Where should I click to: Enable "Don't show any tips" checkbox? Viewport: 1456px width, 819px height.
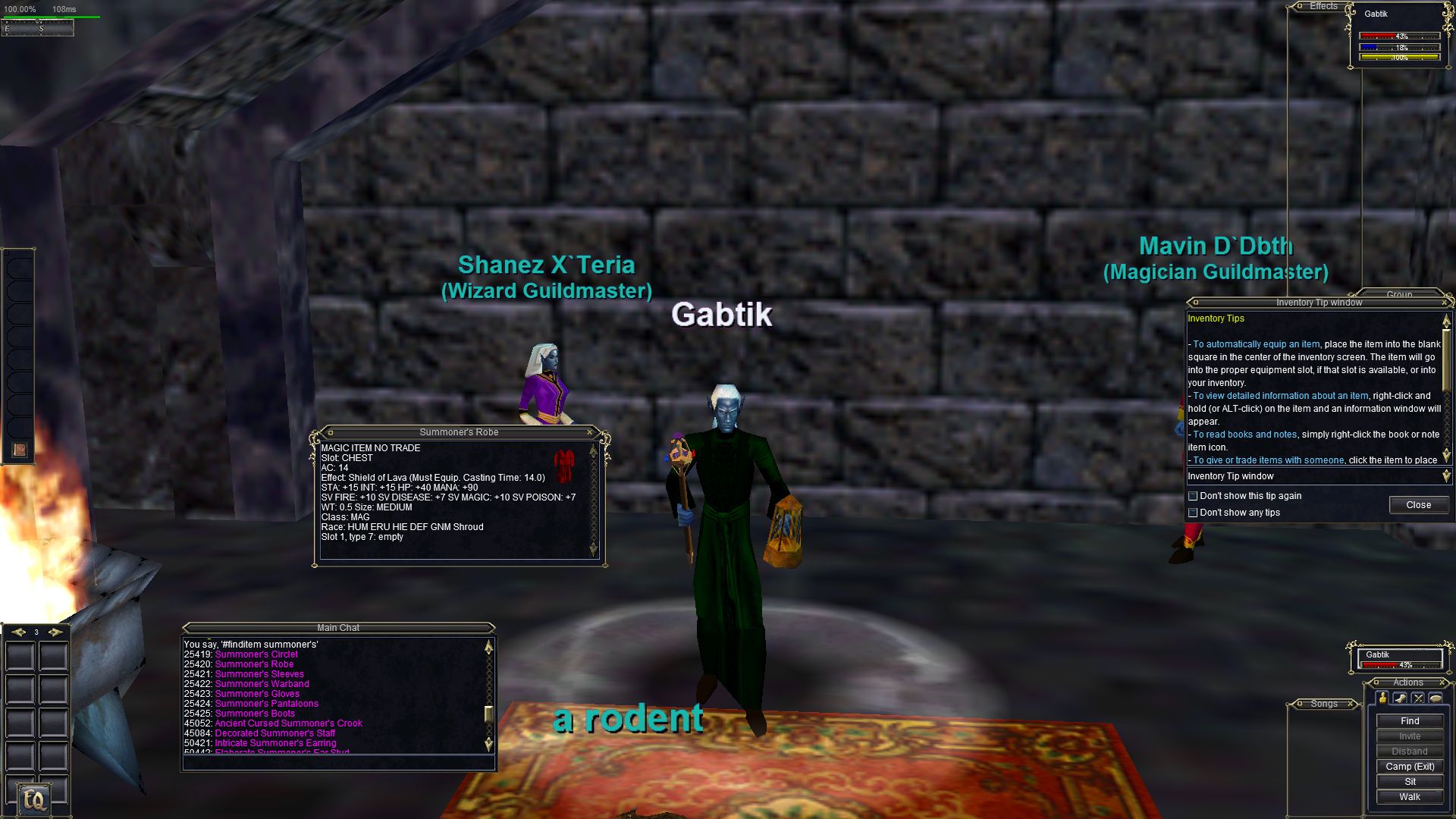pos(1193,513)
